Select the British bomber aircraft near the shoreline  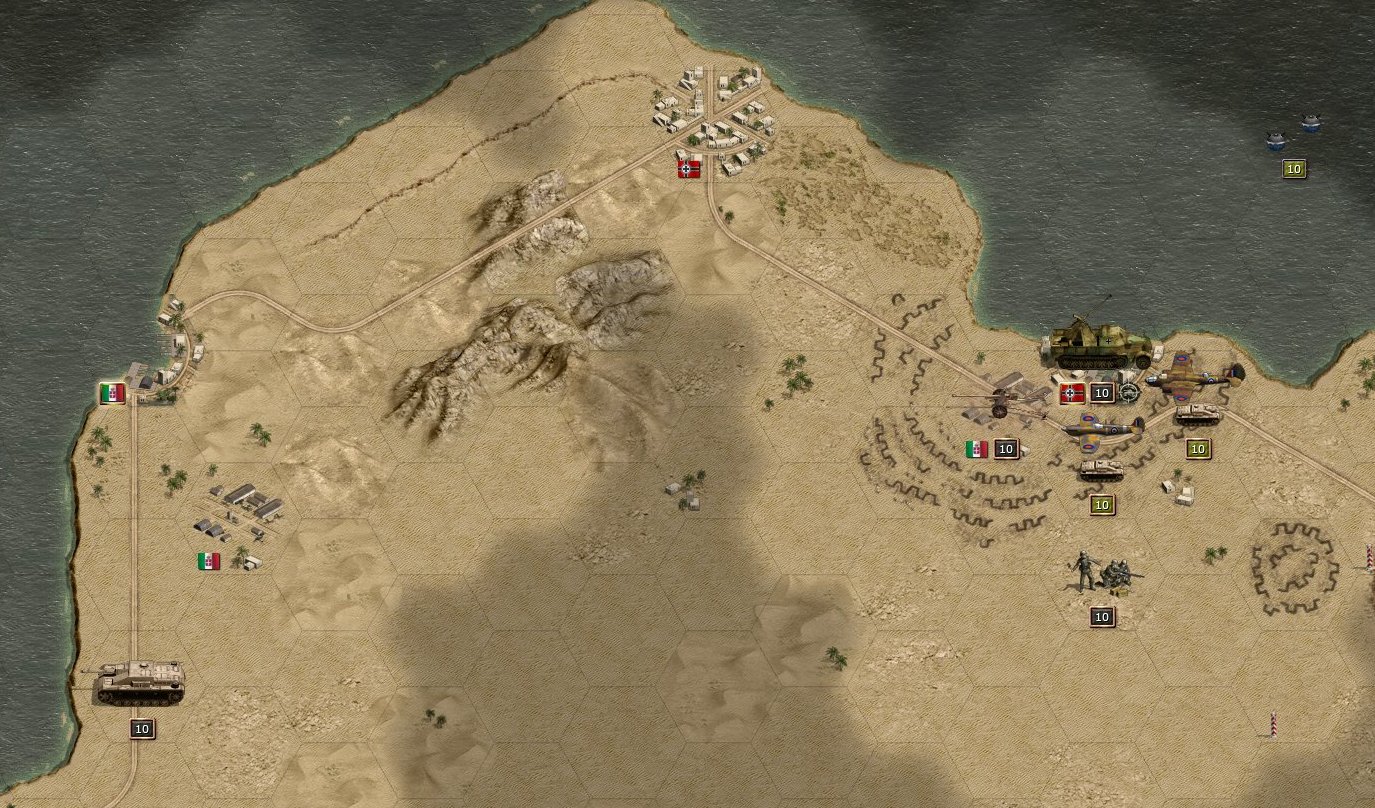point(1195,380)
